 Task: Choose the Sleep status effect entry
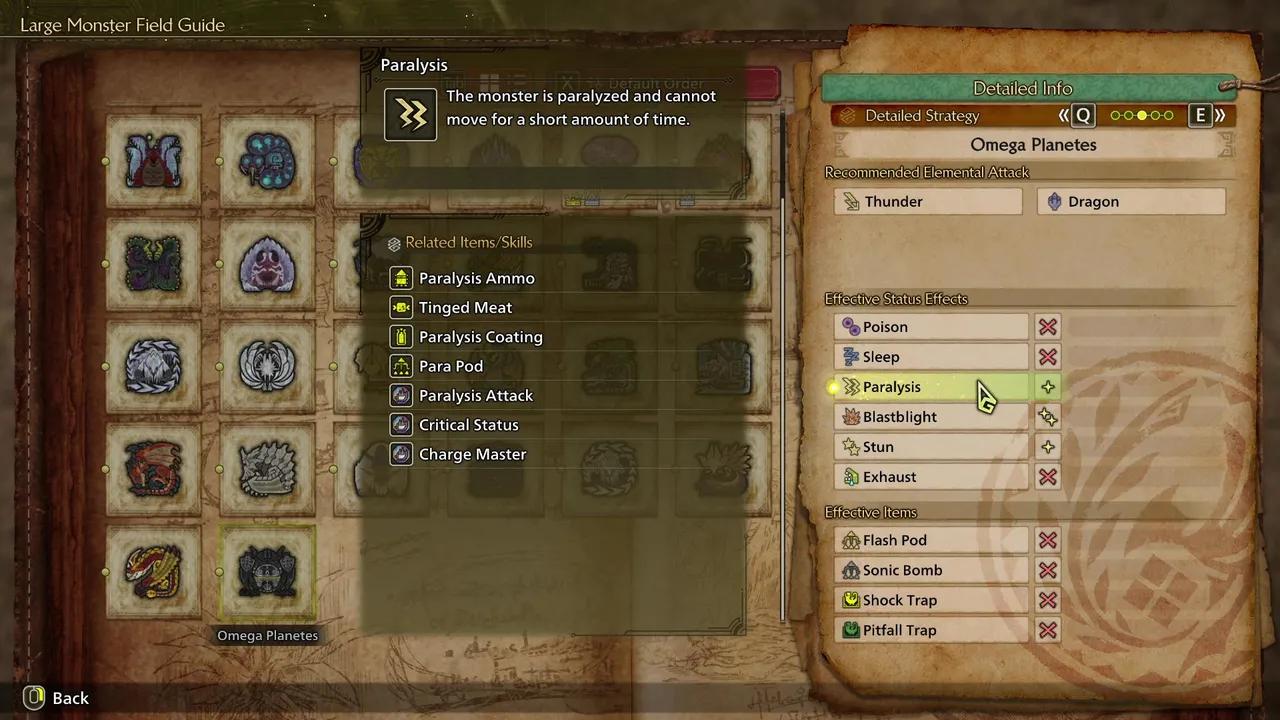tap(930, 357)
